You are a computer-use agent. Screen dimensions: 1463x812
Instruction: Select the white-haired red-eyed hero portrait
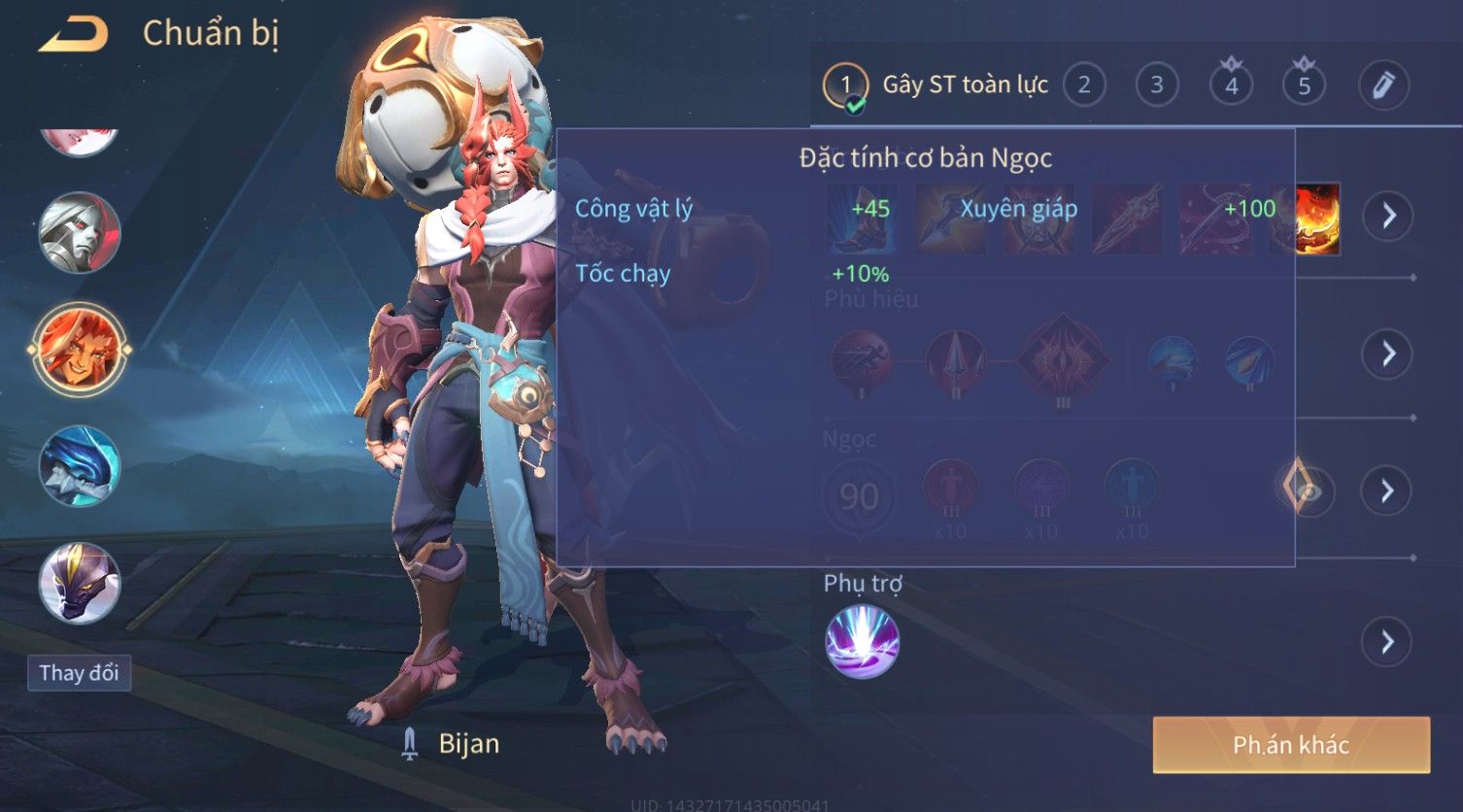click(x=79, y=233)
